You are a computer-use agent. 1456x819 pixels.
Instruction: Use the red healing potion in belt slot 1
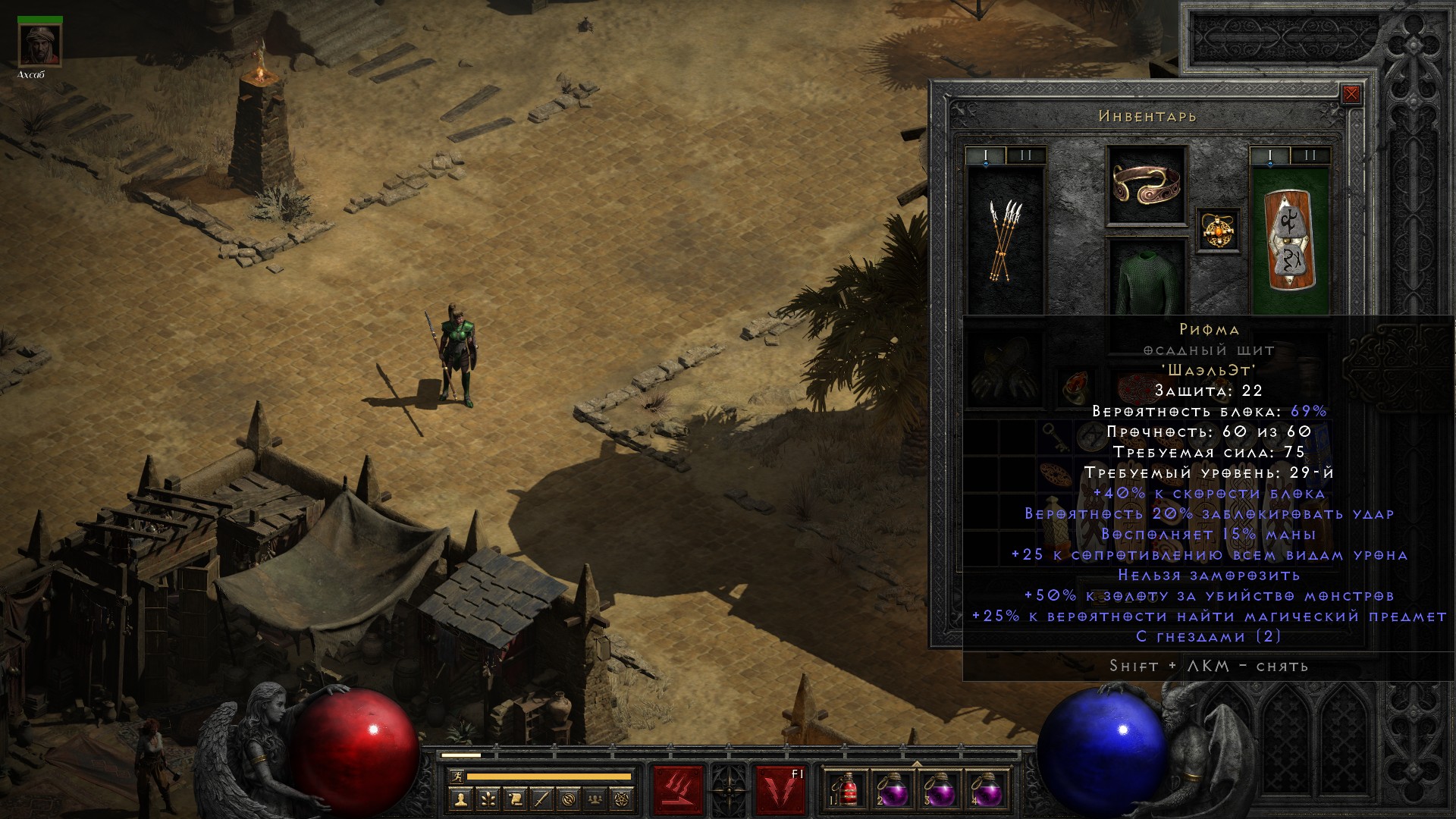848,791
